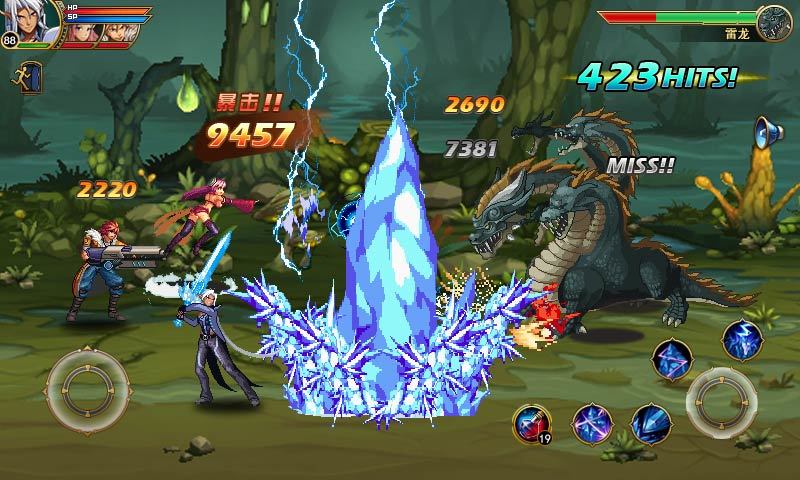
Task: Trigger the dark blue ice shard skill
Action: pos(650,422)
